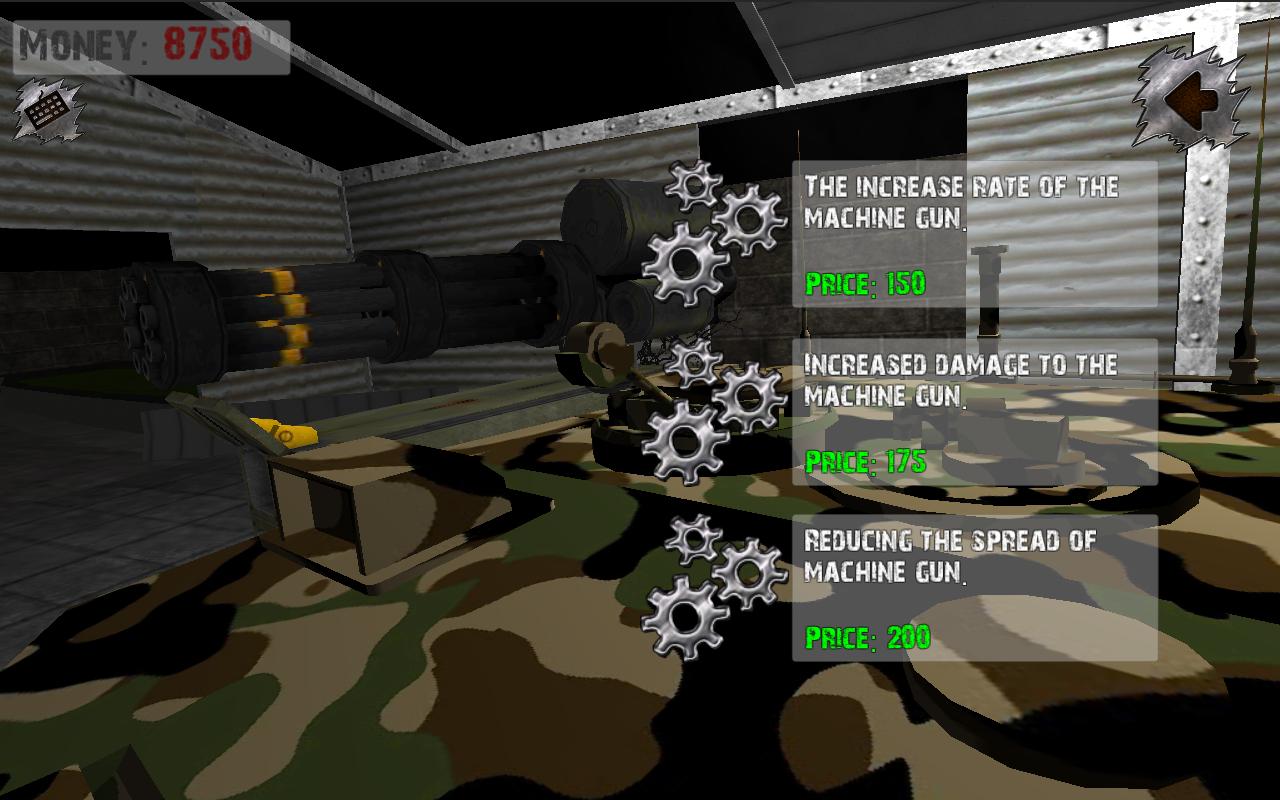The width and height of the screenshot is (1280, 800).
Task: Click the green Price 150 label
Action: point(867,285)
